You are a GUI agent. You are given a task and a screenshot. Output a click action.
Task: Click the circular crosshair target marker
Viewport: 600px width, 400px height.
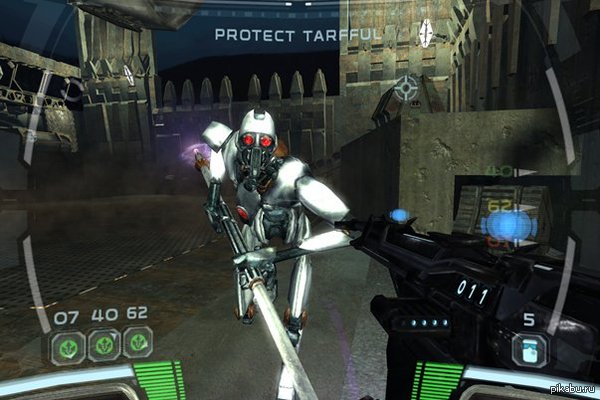click(408, 88)
